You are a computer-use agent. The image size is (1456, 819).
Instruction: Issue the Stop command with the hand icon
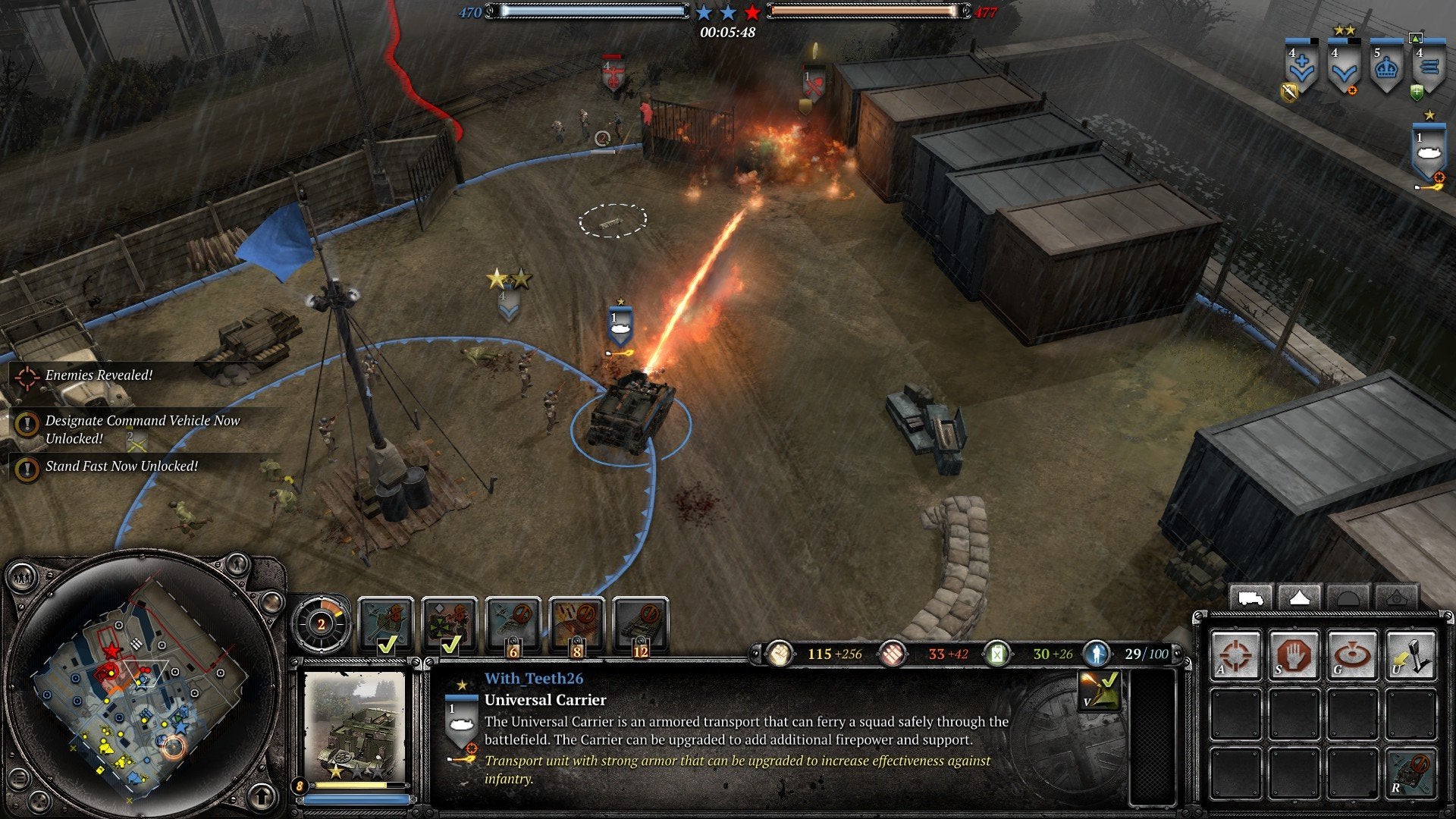[1294, 653]
